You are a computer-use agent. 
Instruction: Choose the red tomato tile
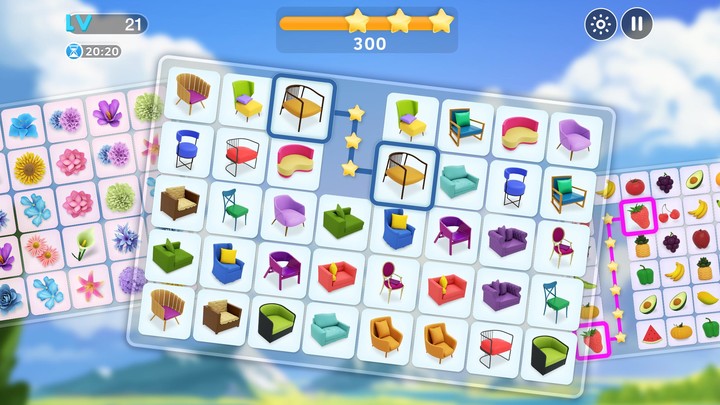(634, 186)
